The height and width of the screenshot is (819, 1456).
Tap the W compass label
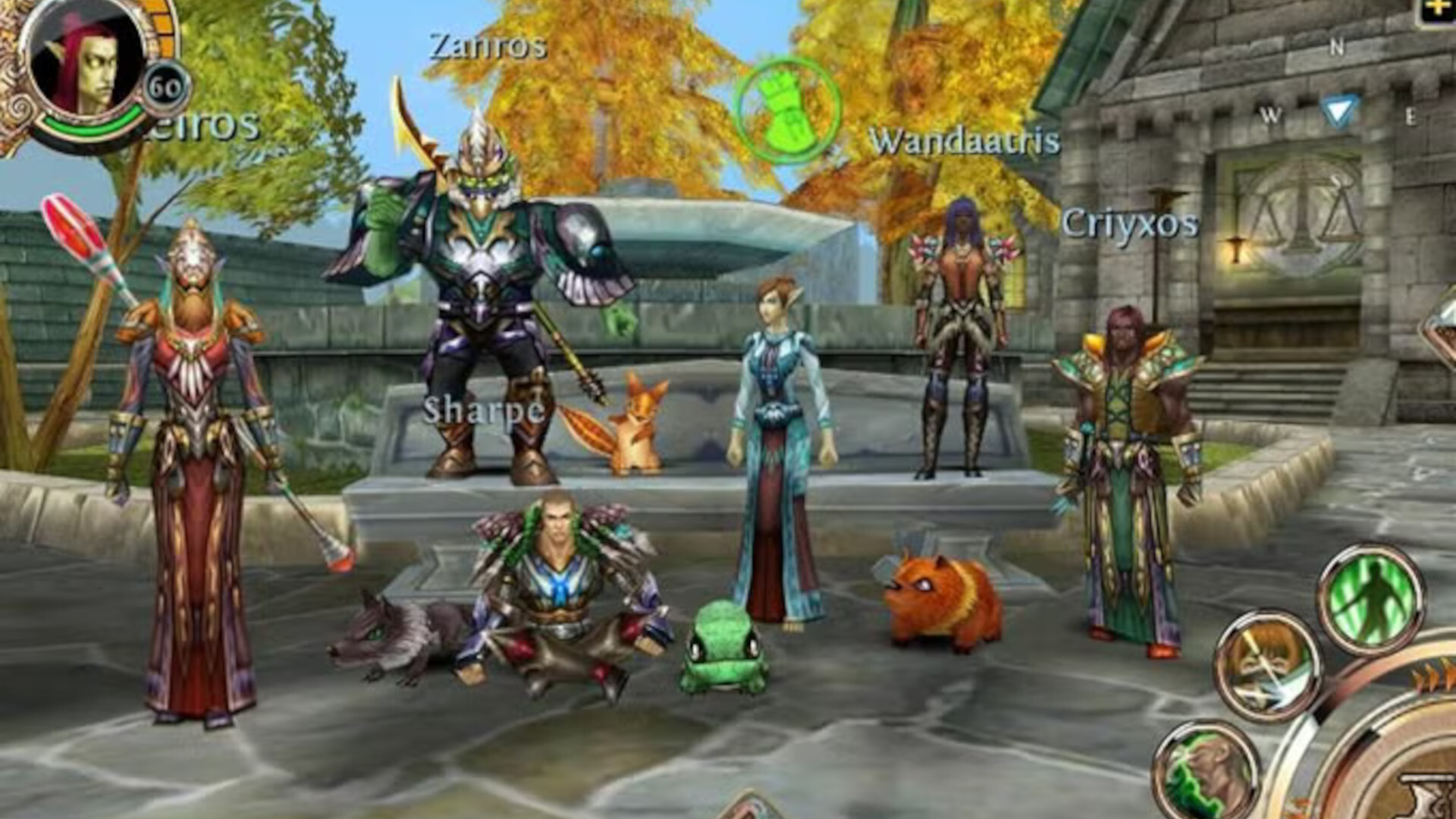point(1271,115)
